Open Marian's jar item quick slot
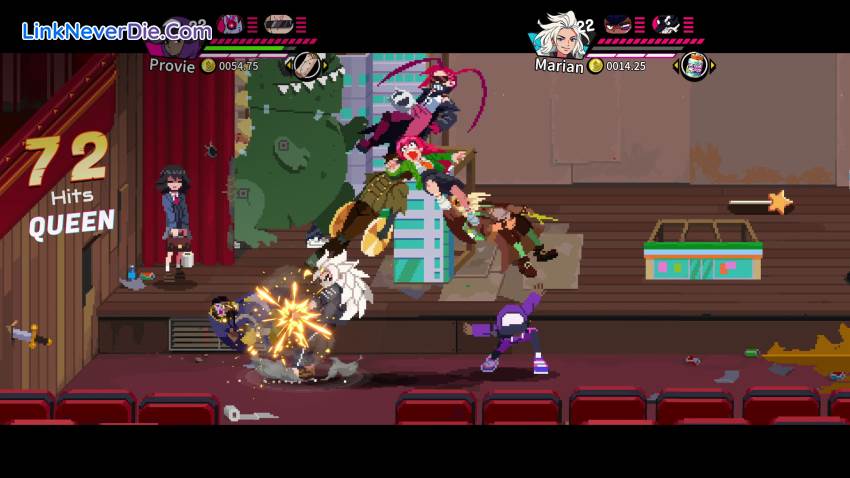850x478 pixels. coord(694,66)
